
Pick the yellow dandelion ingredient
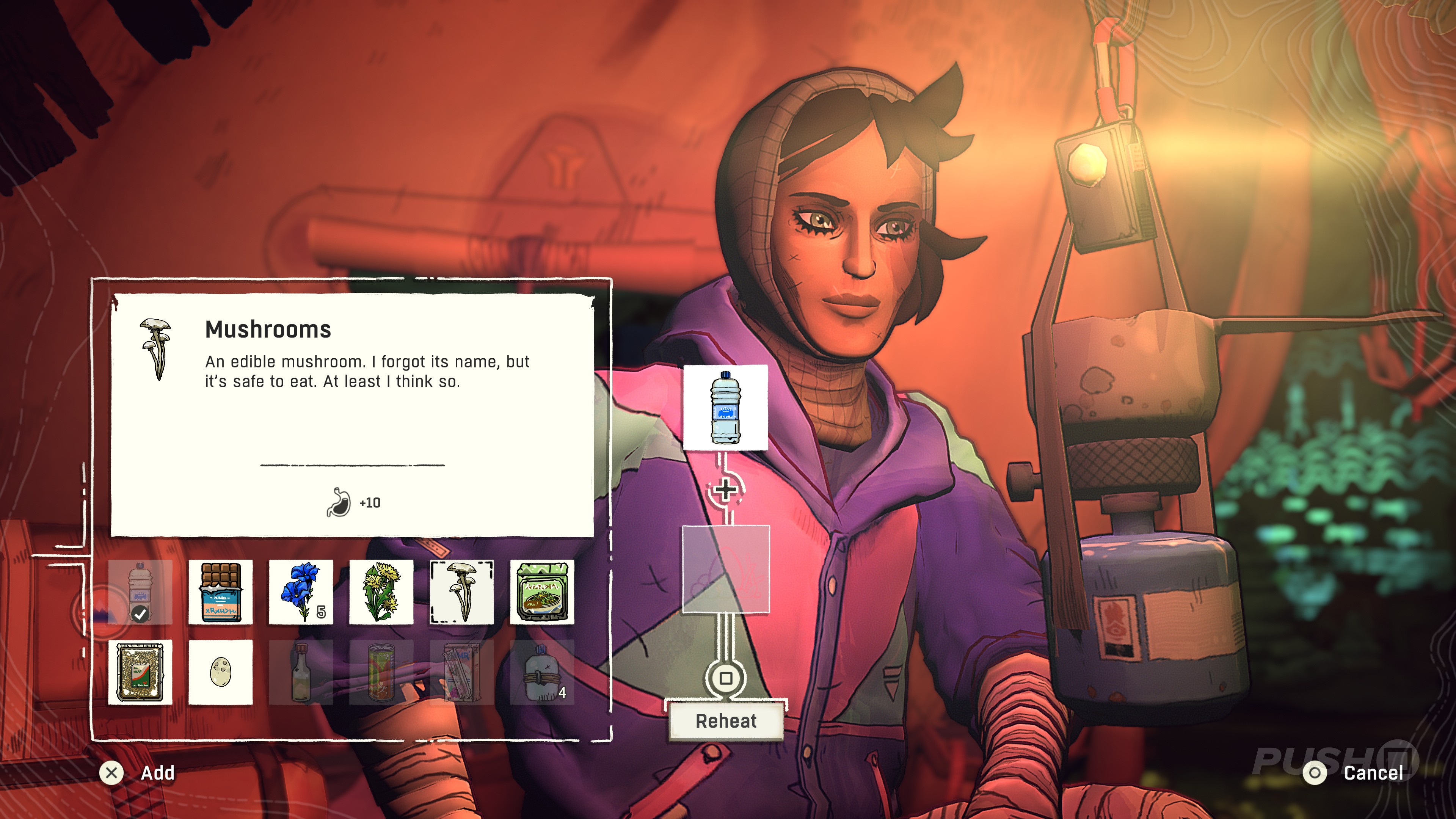tap(381, 592)
